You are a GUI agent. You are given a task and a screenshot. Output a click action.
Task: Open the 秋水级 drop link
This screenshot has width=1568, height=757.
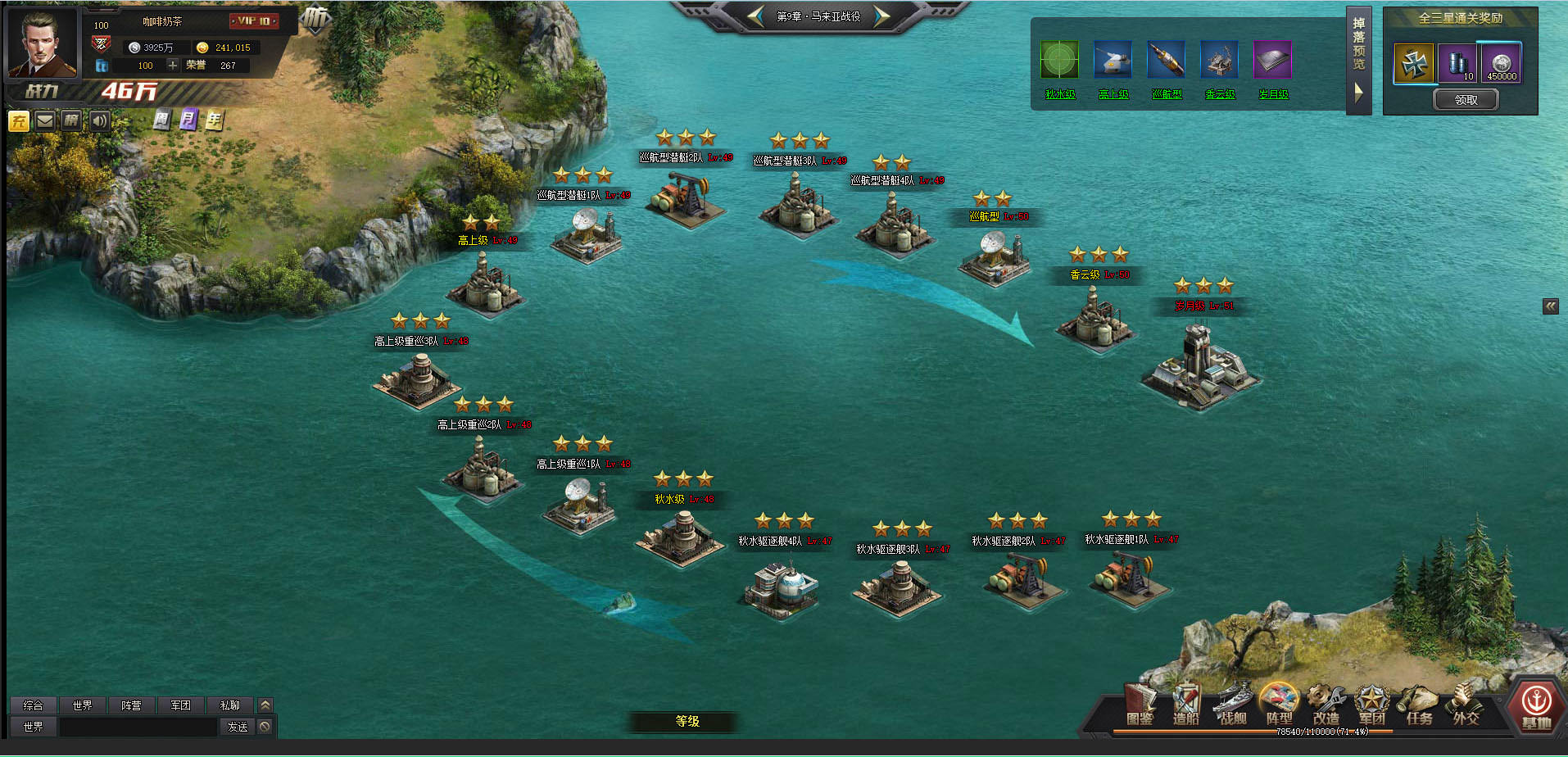[x=1060, y=95]
